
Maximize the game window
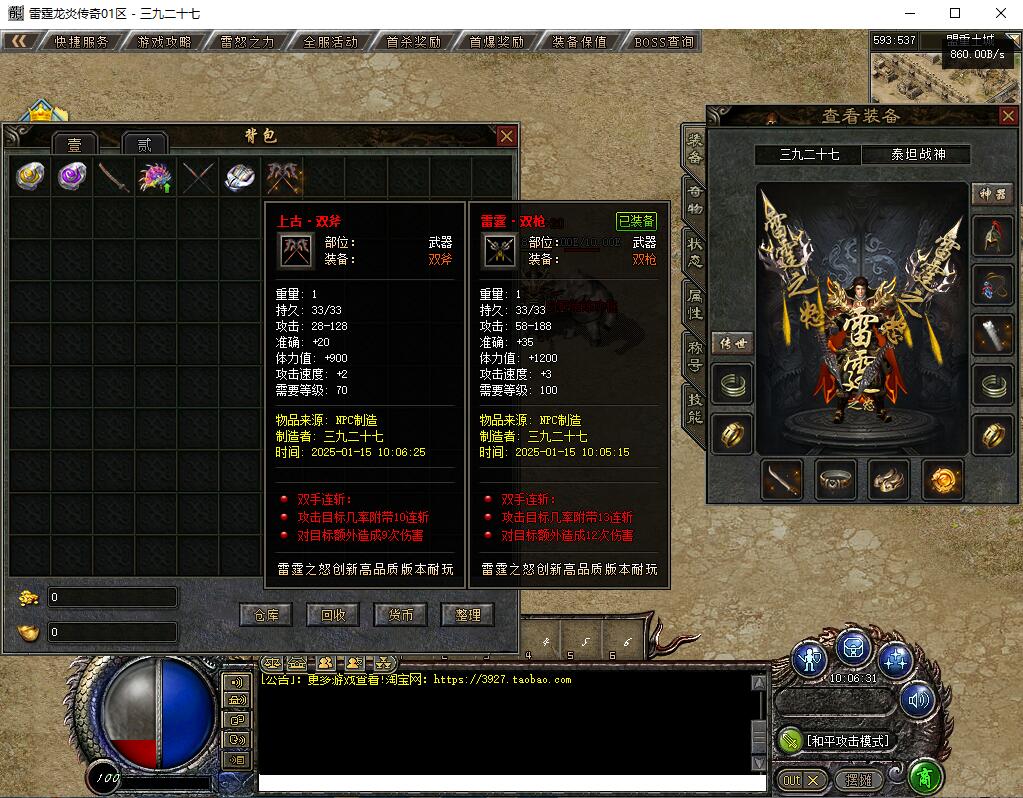955,13
